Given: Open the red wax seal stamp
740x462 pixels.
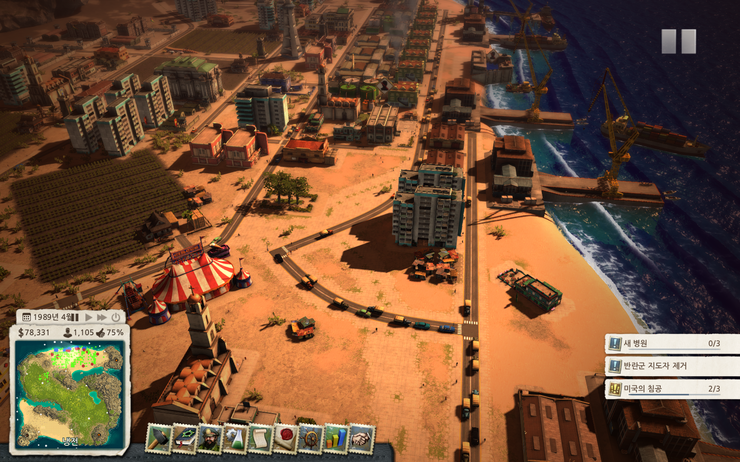Looking at the screenshot, I should [285, 437].
